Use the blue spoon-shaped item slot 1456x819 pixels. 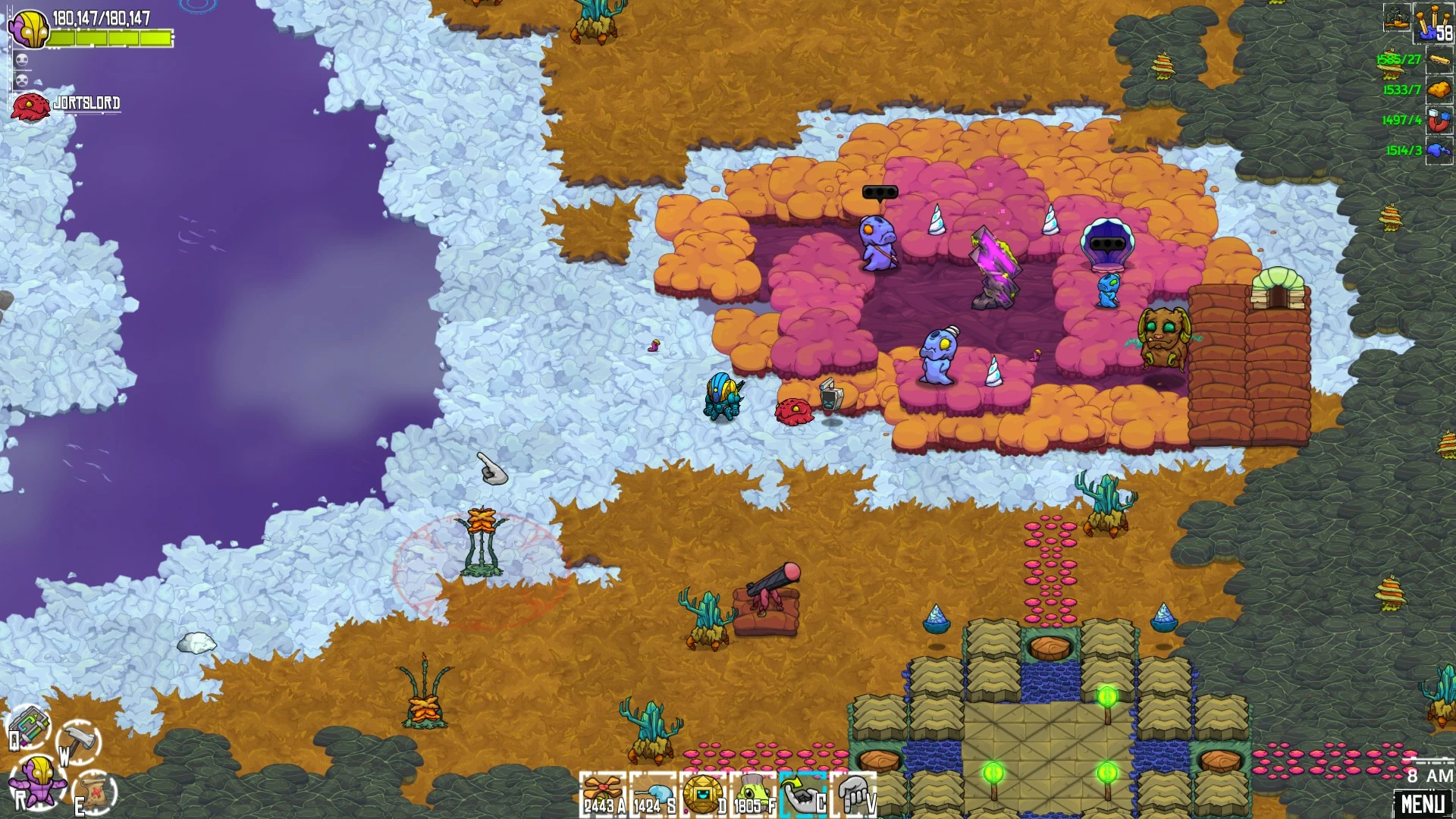coord(654,794)
